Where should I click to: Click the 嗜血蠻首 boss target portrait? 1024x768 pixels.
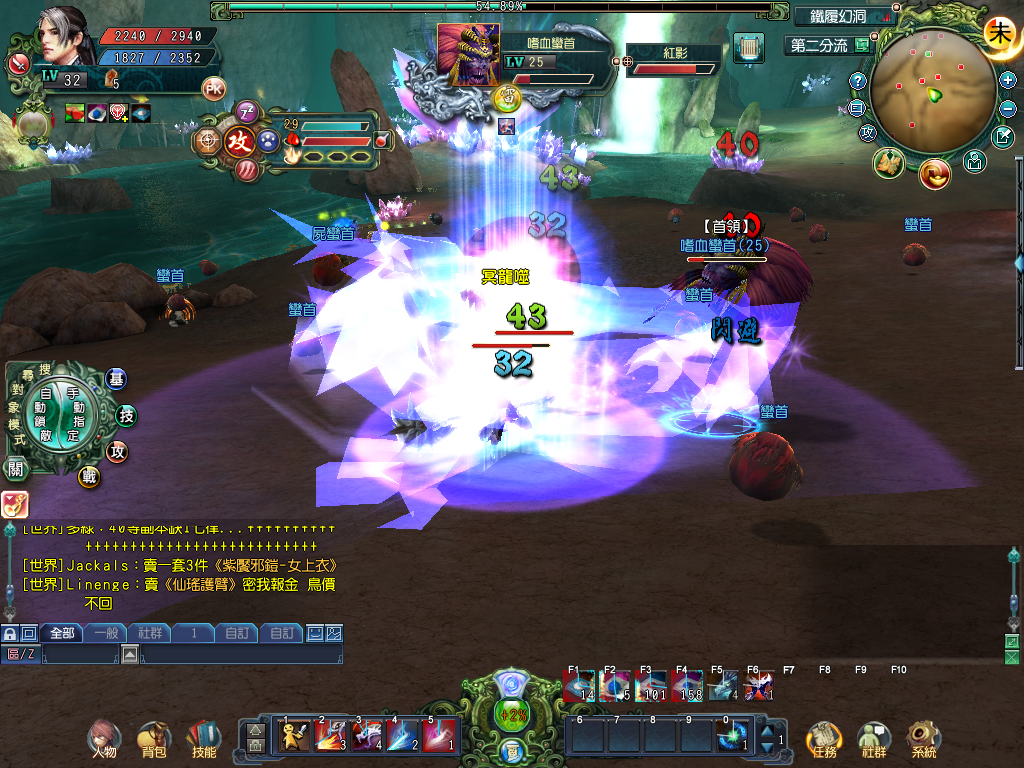click(x=468, y=56)
